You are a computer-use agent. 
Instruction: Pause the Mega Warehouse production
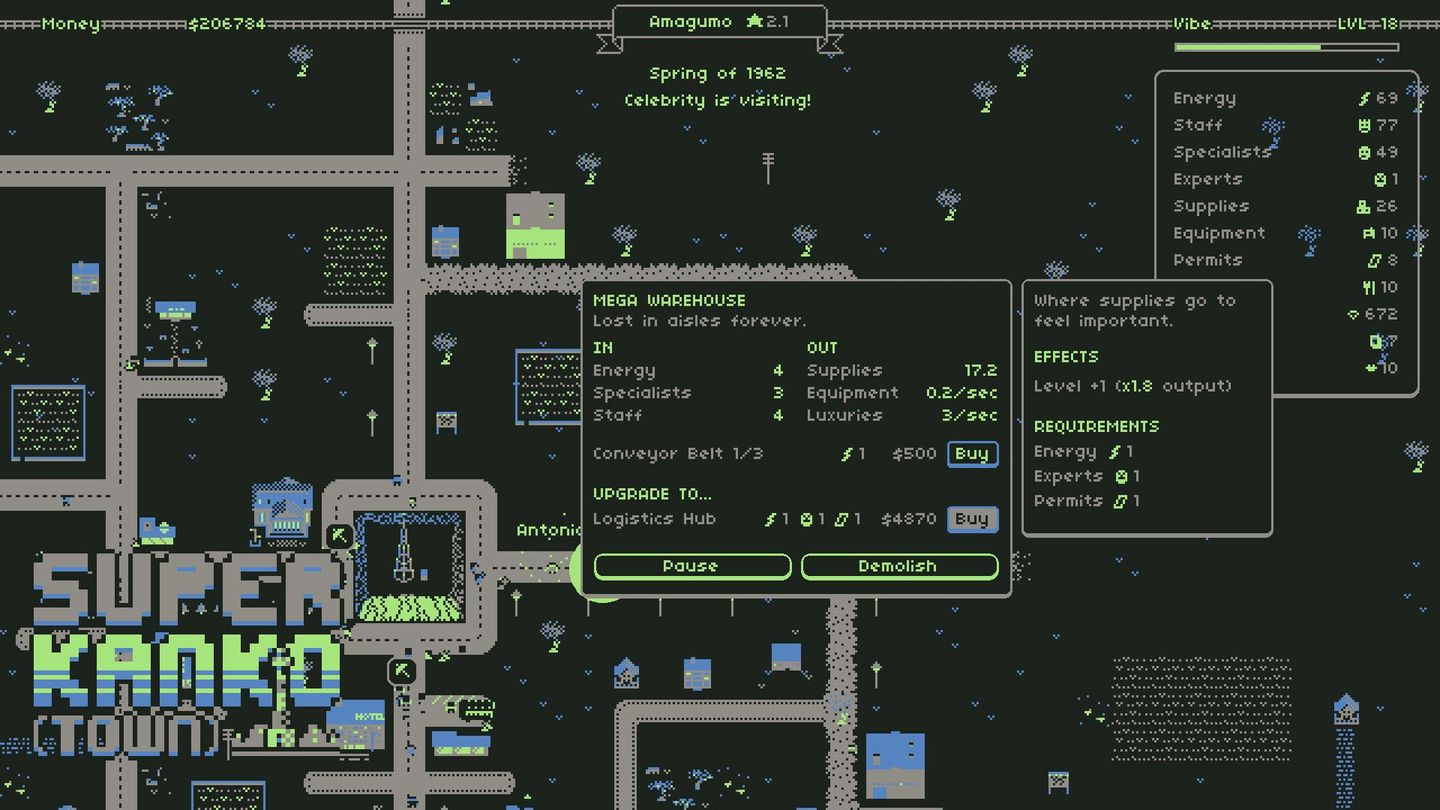[x=692, y=566]
